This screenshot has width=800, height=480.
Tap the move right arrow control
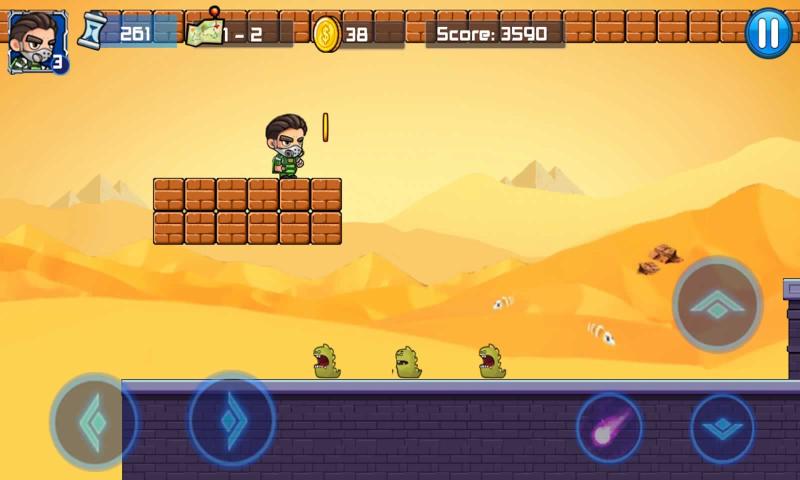pyautogui.click(x=232, y=418)
